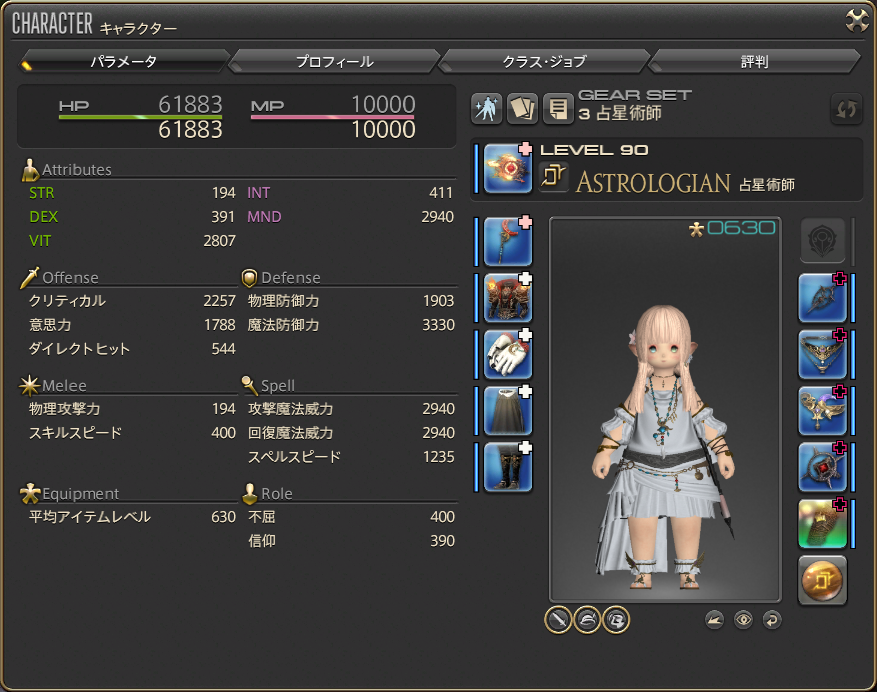Select the white gloves equipment slot
Screen dimensions: 877x692
point(508,354)
